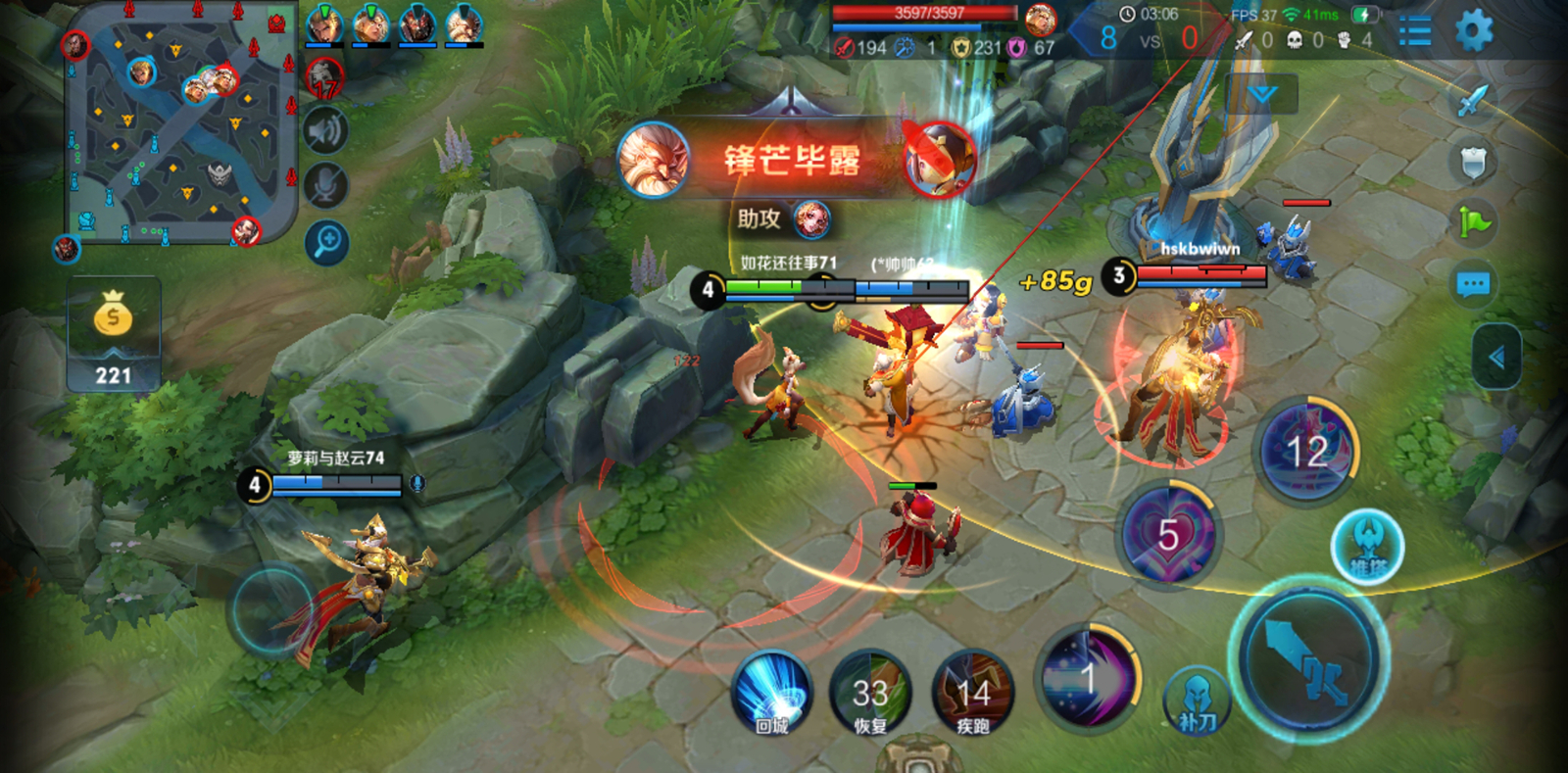Image resolution: width=1568 pixels, height=773 pixels.
Task: Select the skill showing cooldown 12
Action: point(1306,451)
